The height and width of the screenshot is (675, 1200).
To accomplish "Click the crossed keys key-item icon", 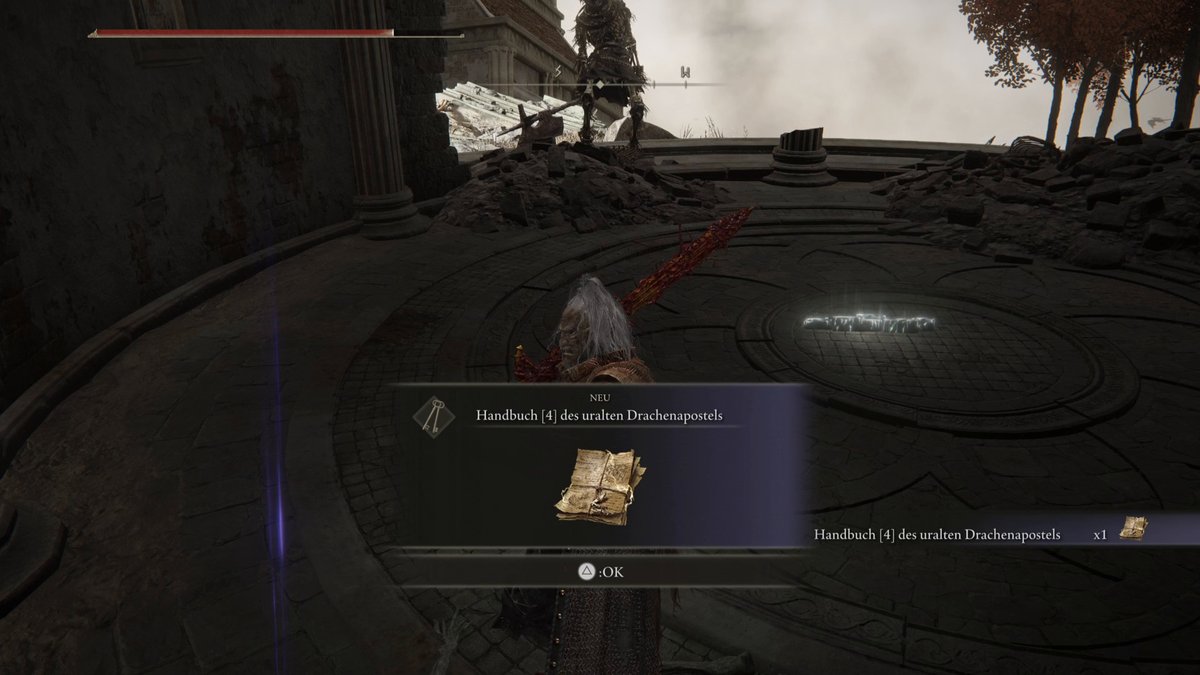I will click(429, 413).
